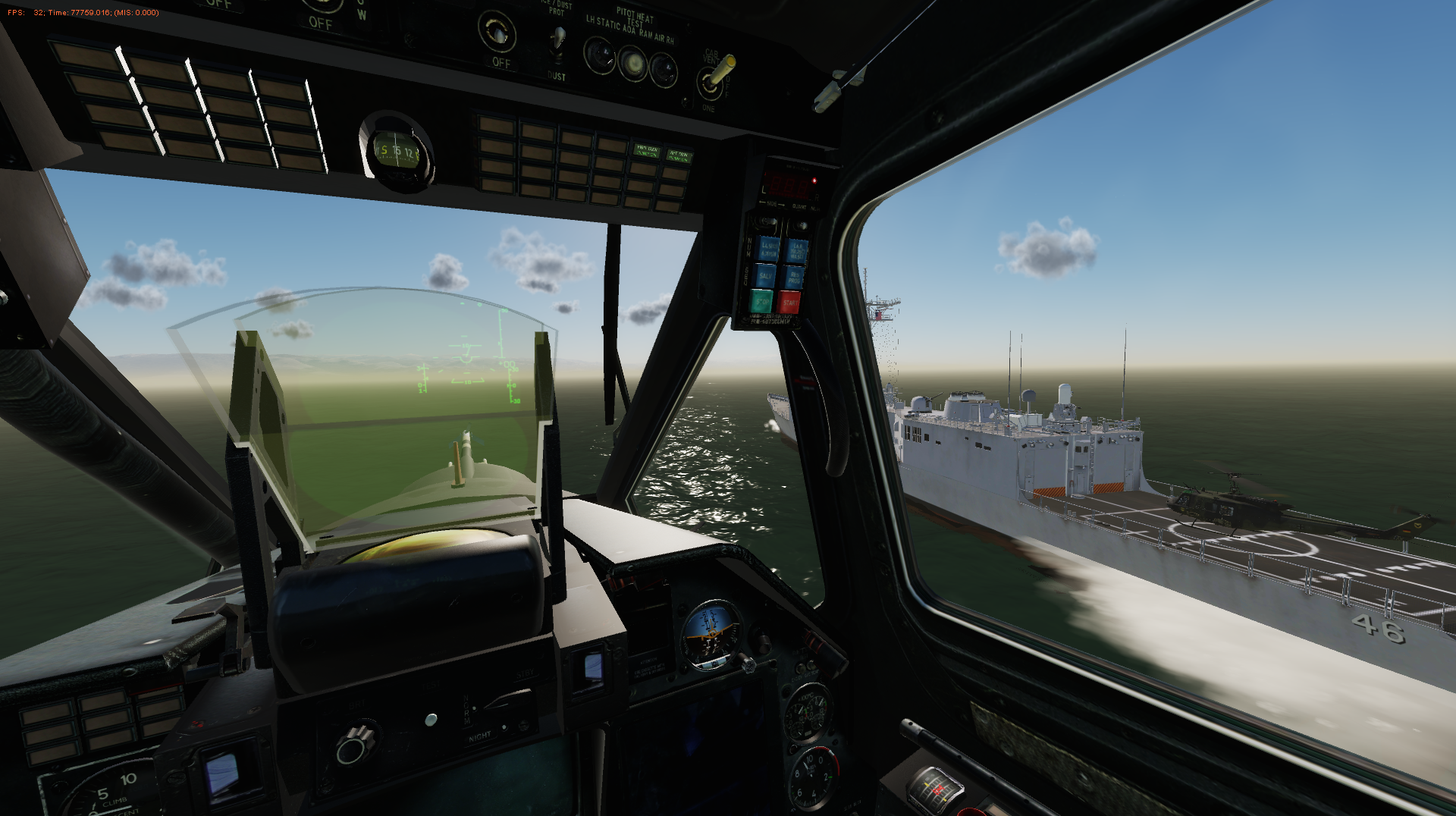Screen dimensions: 1456x816
Task: Hit the red START button on flare panel
Action: [789, 303]
